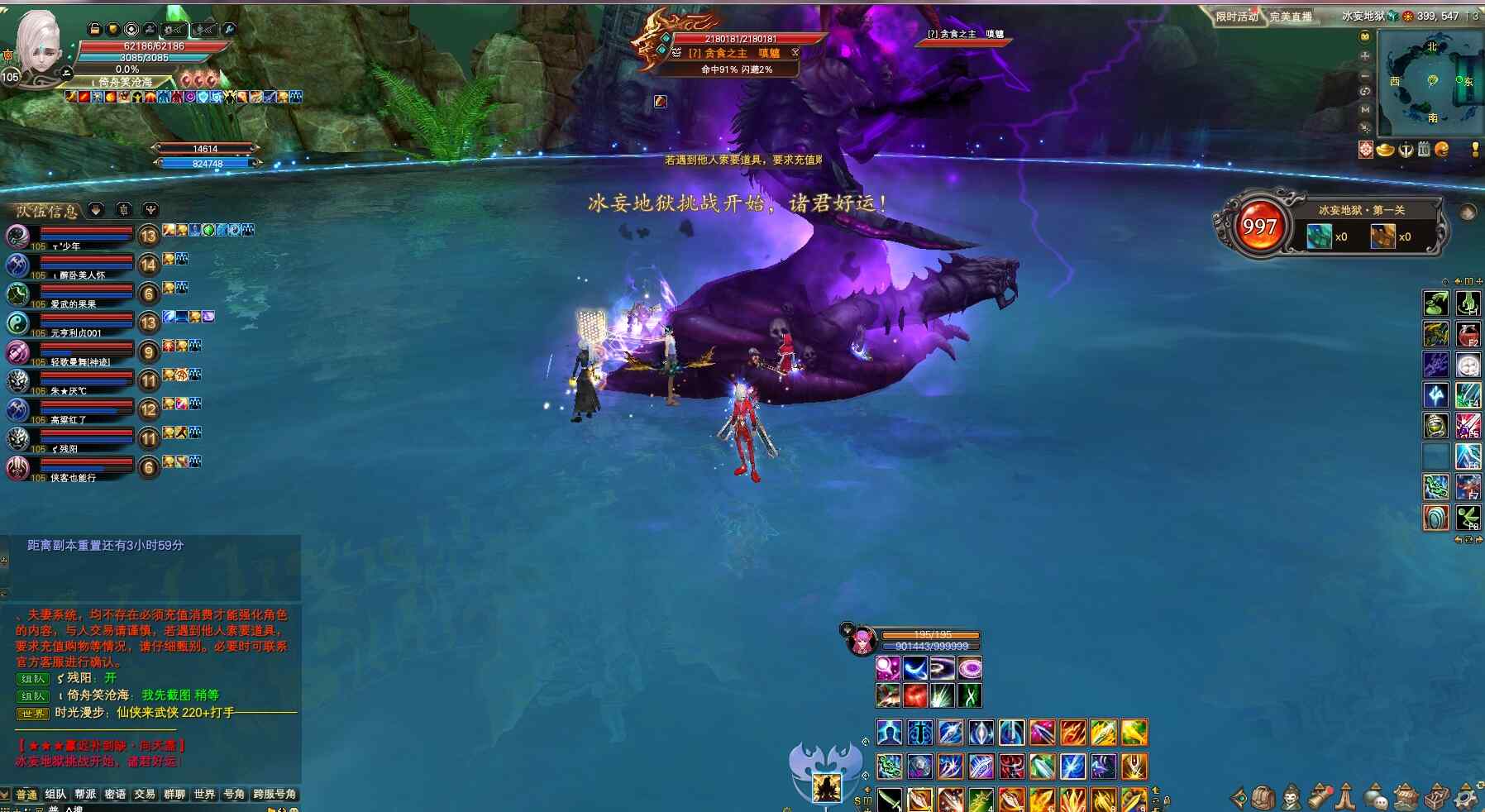Open the 跨服号角 chat tab
This screenshot has height=812, width=1485.
pyautogui.click(x=275, y=795)
